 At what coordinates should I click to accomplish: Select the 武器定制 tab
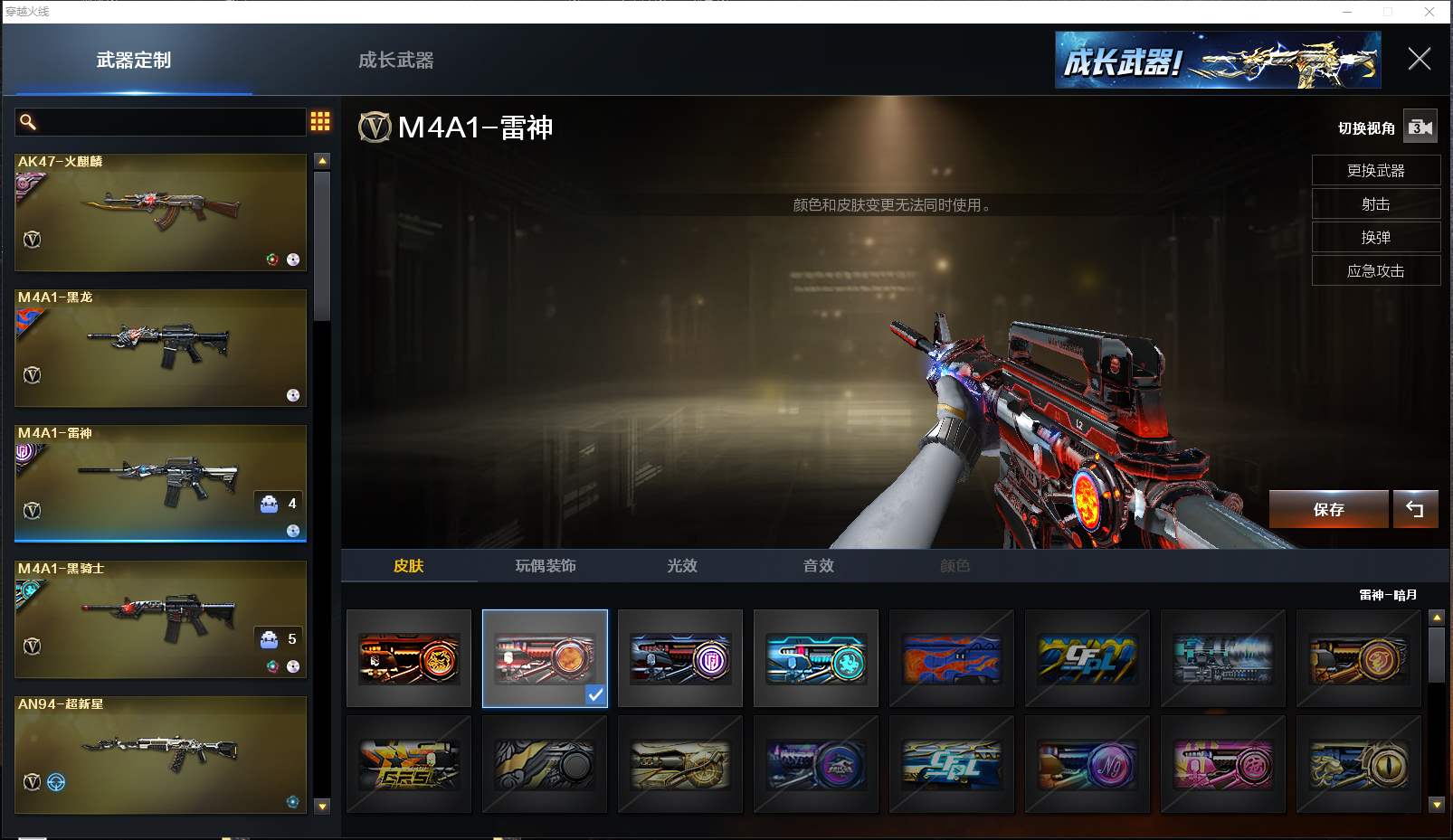click(x=134, y=61)
